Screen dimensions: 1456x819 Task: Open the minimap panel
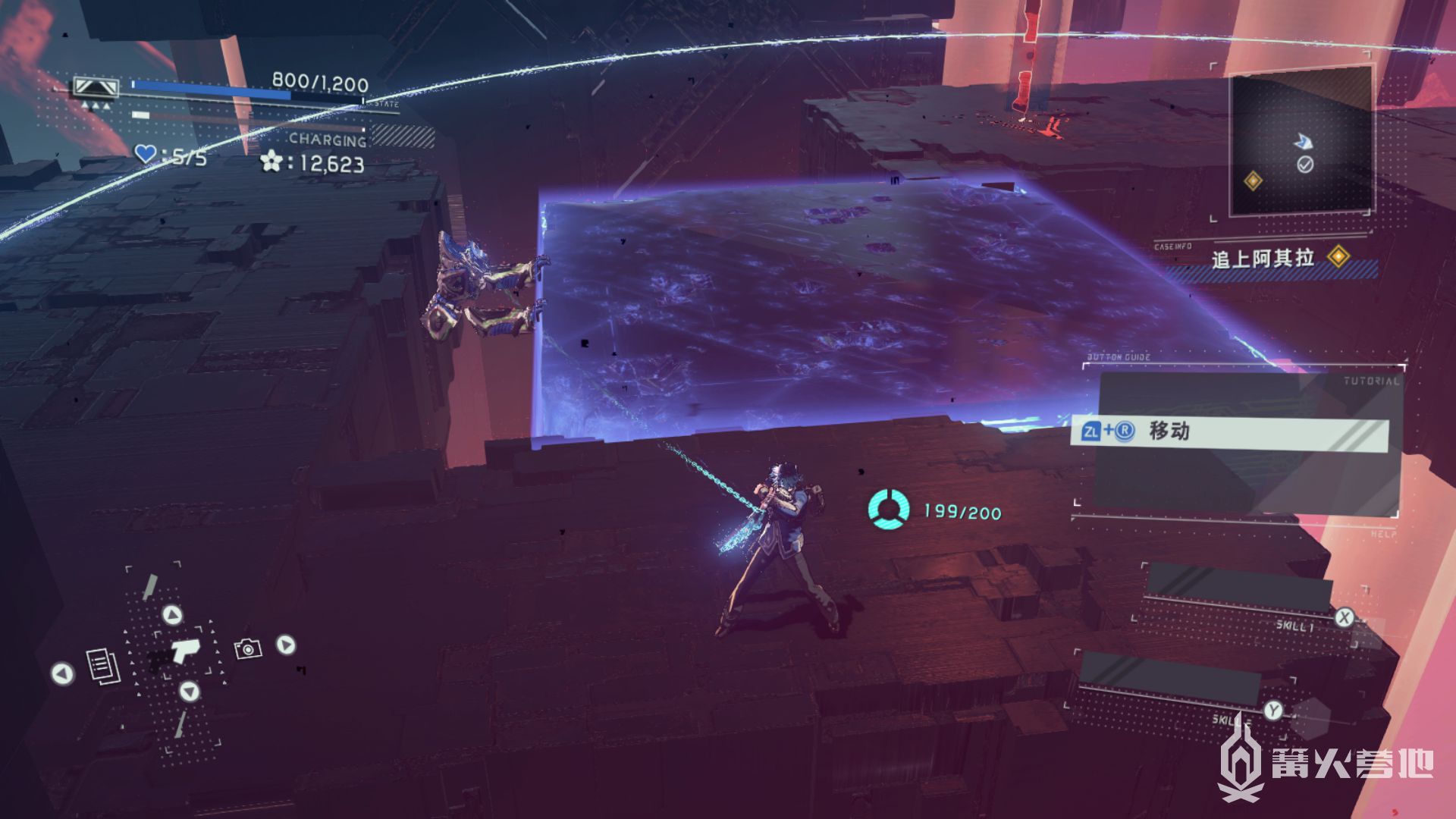1300,143
